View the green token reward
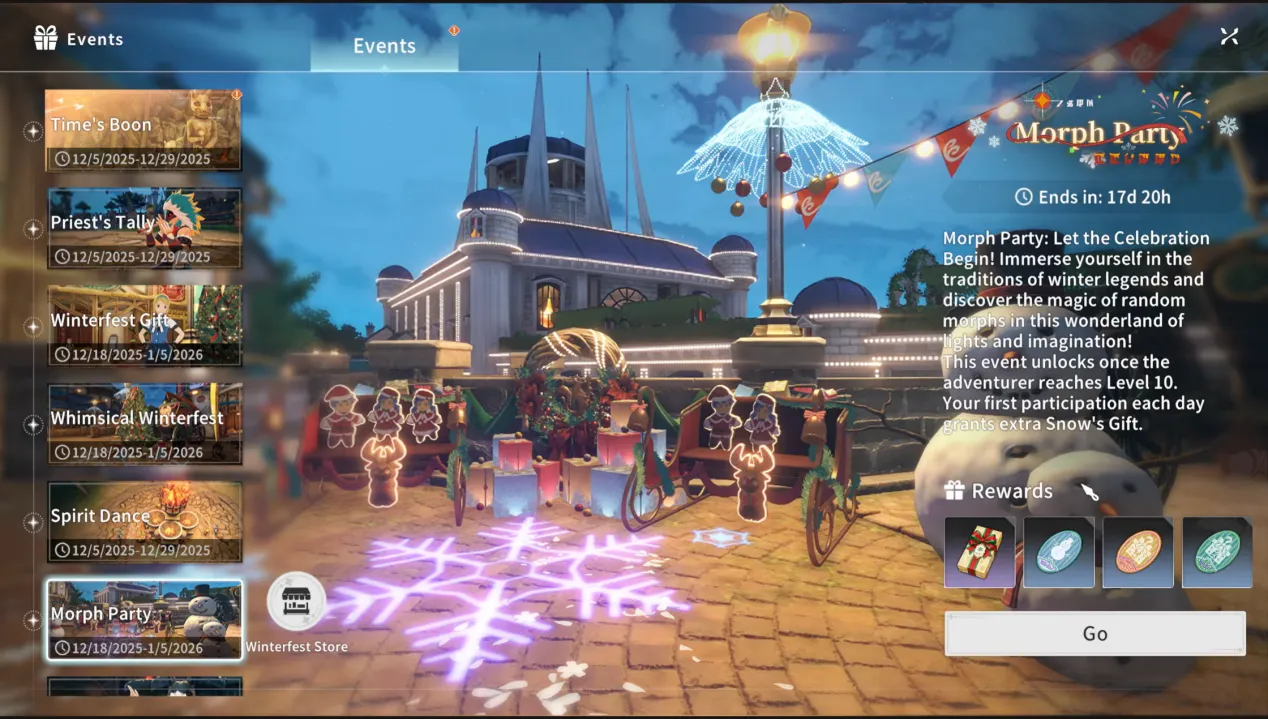Viewport: 1268px width, 719px height. click(1216, 552)
